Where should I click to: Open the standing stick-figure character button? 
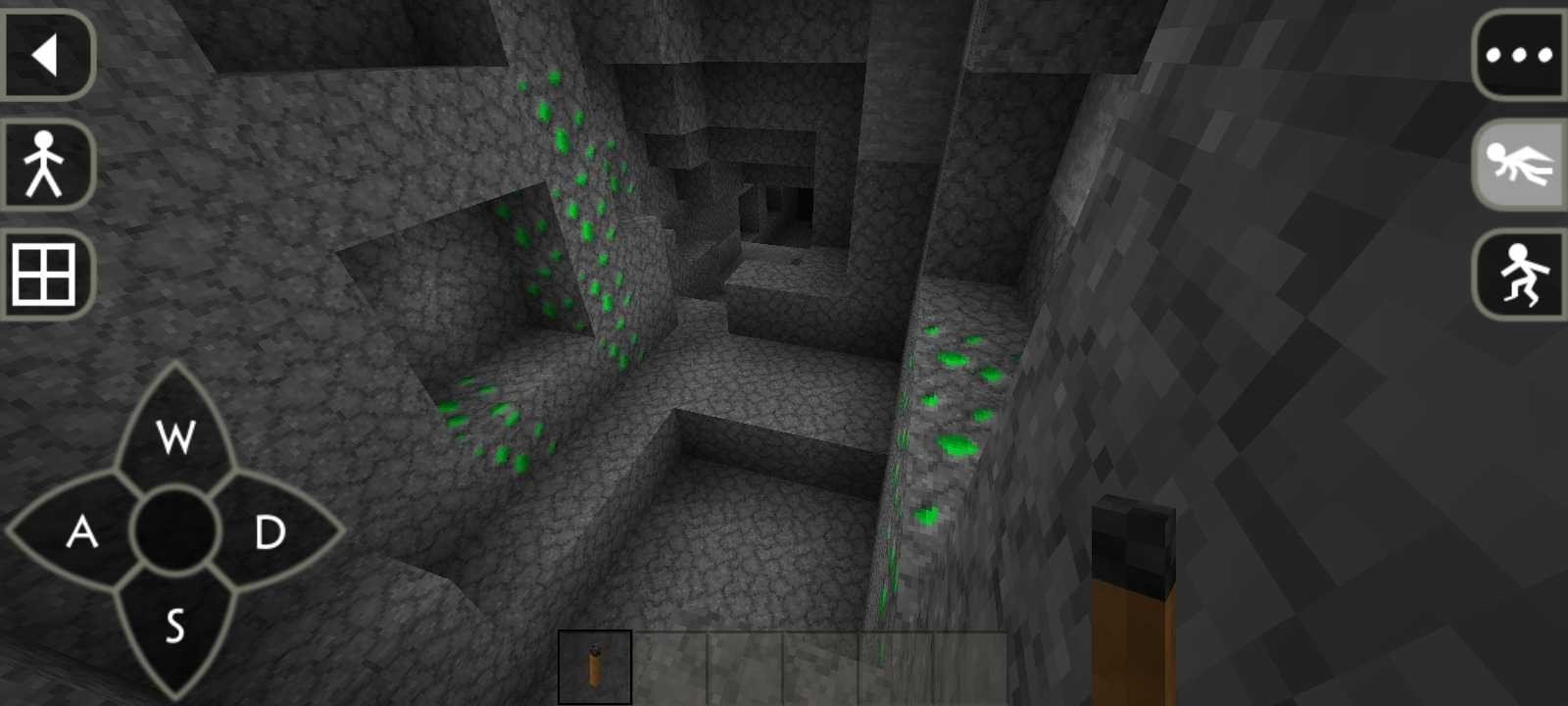[x=46, y=165]
